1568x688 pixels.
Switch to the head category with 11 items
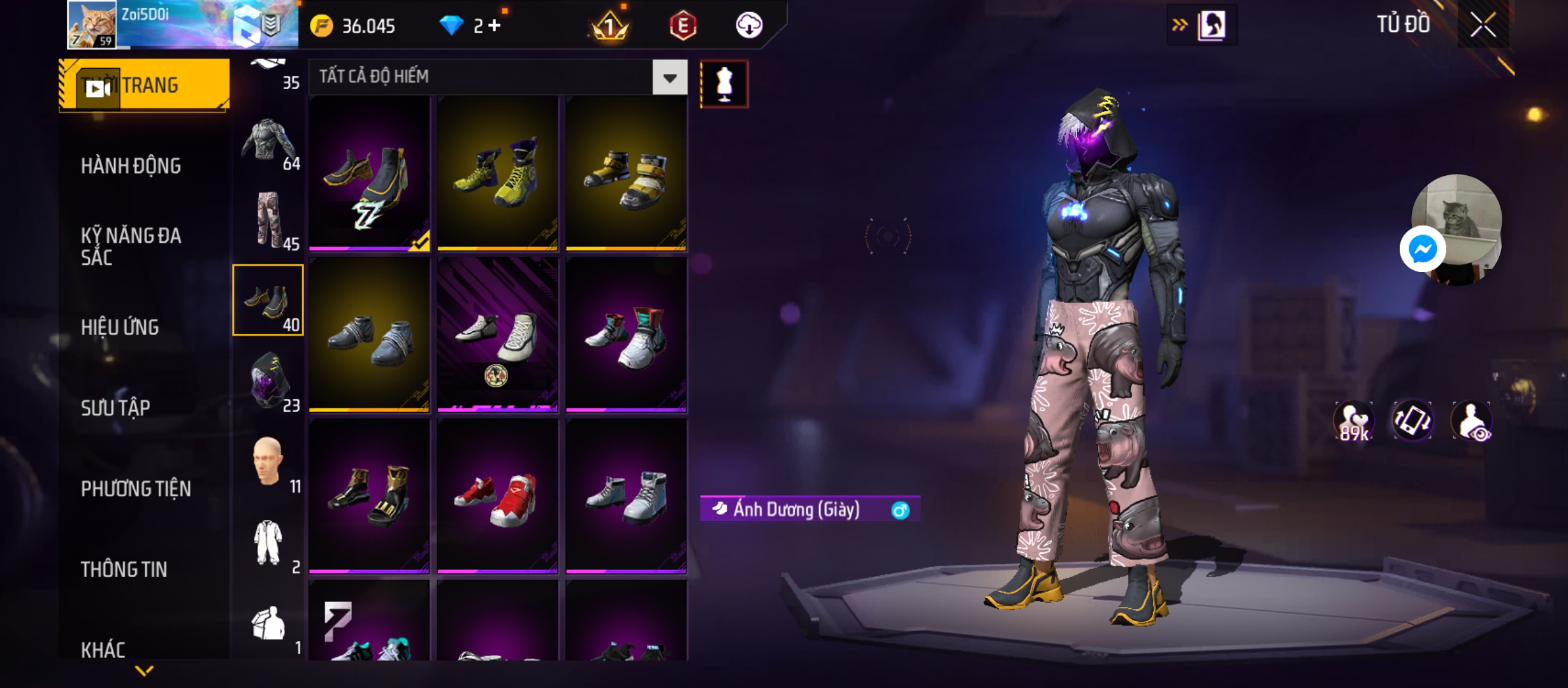tap(268, 461)
